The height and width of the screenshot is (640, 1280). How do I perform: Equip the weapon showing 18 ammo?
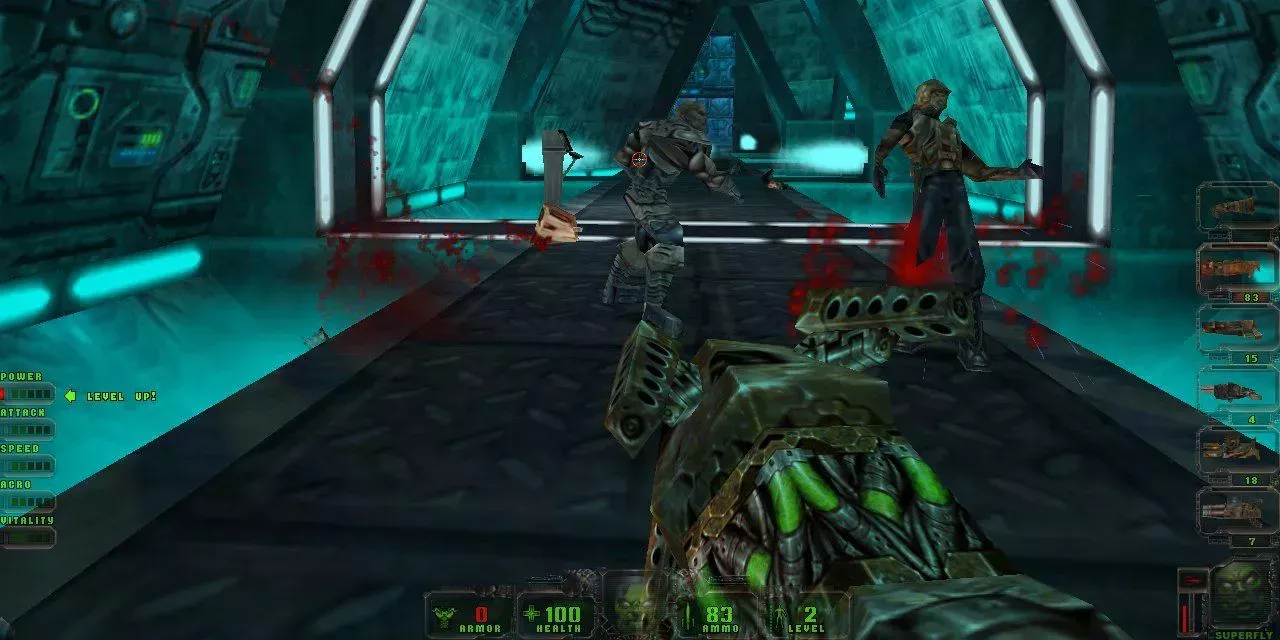1237,453
